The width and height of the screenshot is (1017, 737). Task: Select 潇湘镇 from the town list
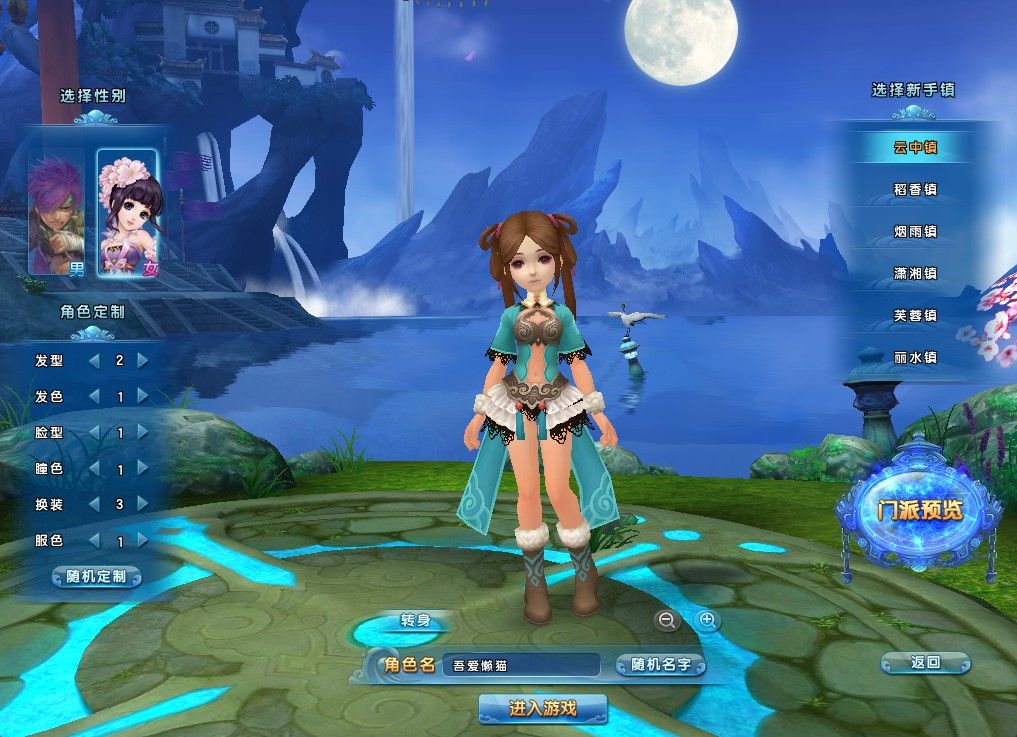click(x=915, y=274)
